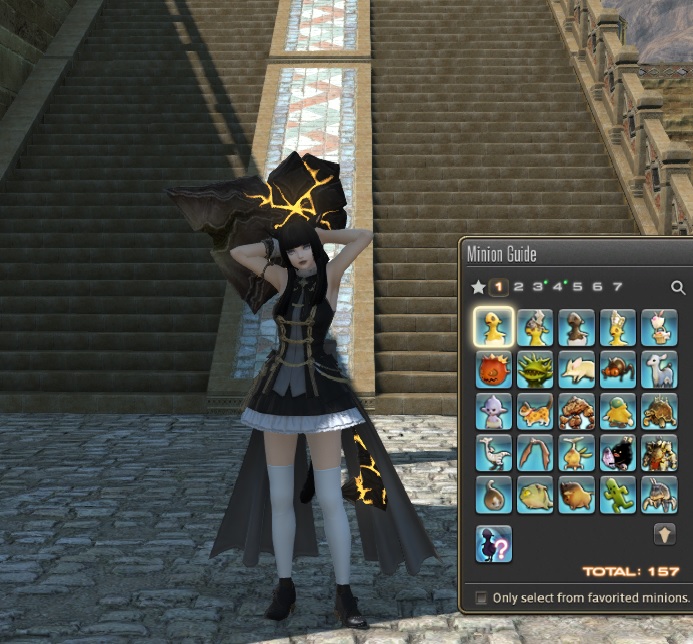Viewport: 693px width, 644px height.
Task: Pick the brown bat minion
Action: [x=535, y=451]
